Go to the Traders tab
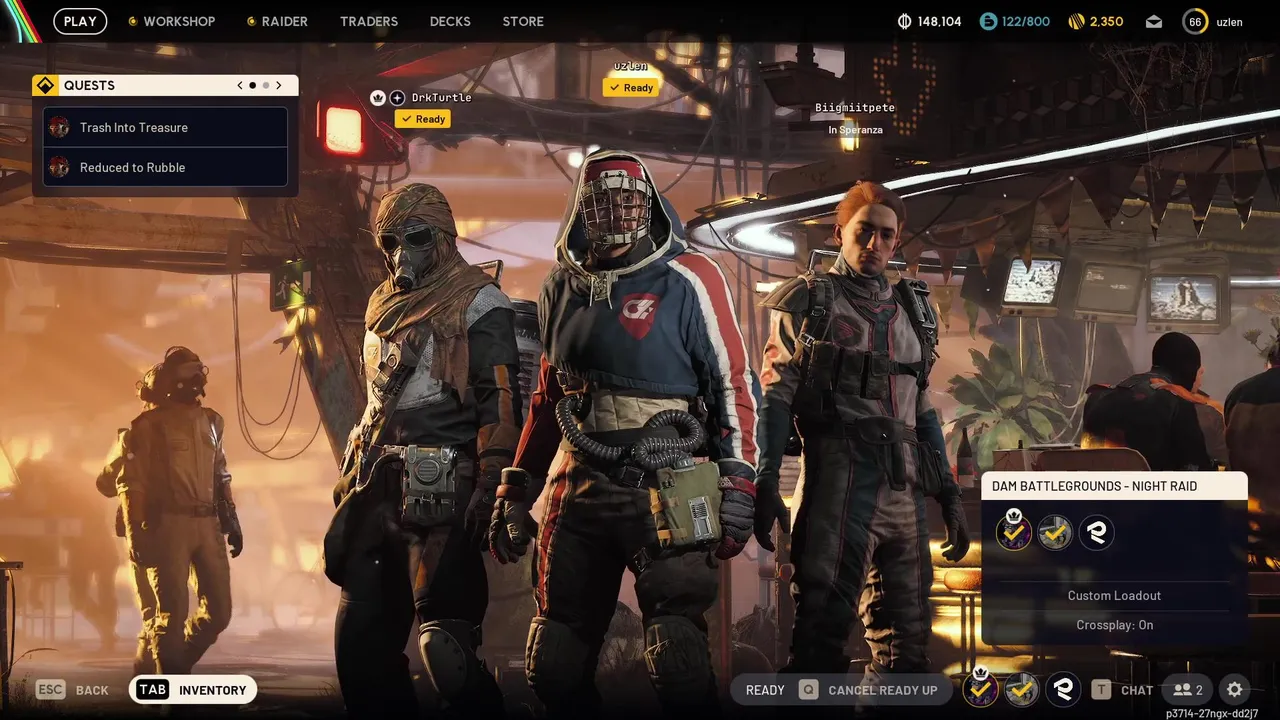This screenshot has height=720, width=1280. click(x=369, y=21)
